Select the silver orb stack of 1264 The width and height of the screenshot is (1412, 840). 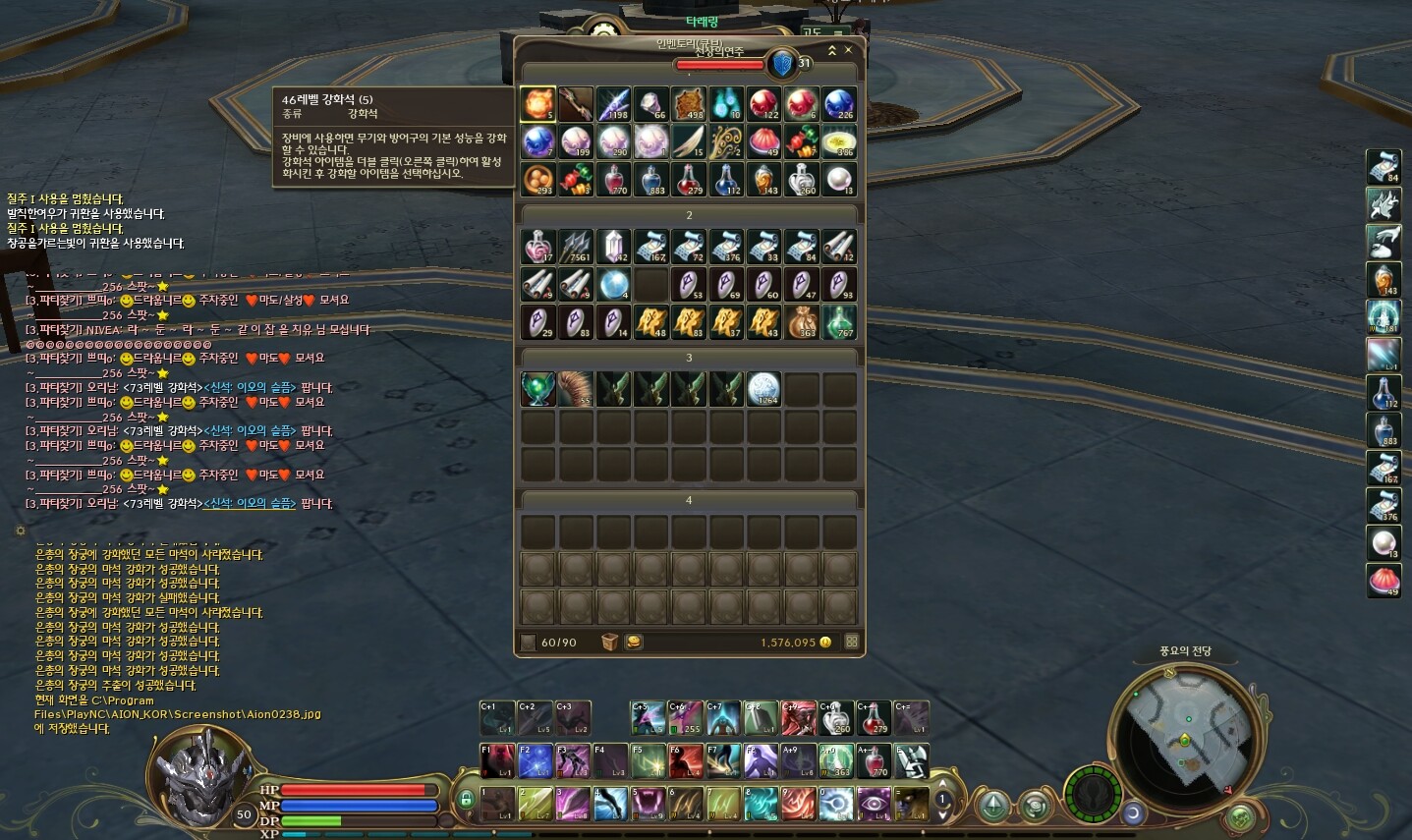pos(763,390)
